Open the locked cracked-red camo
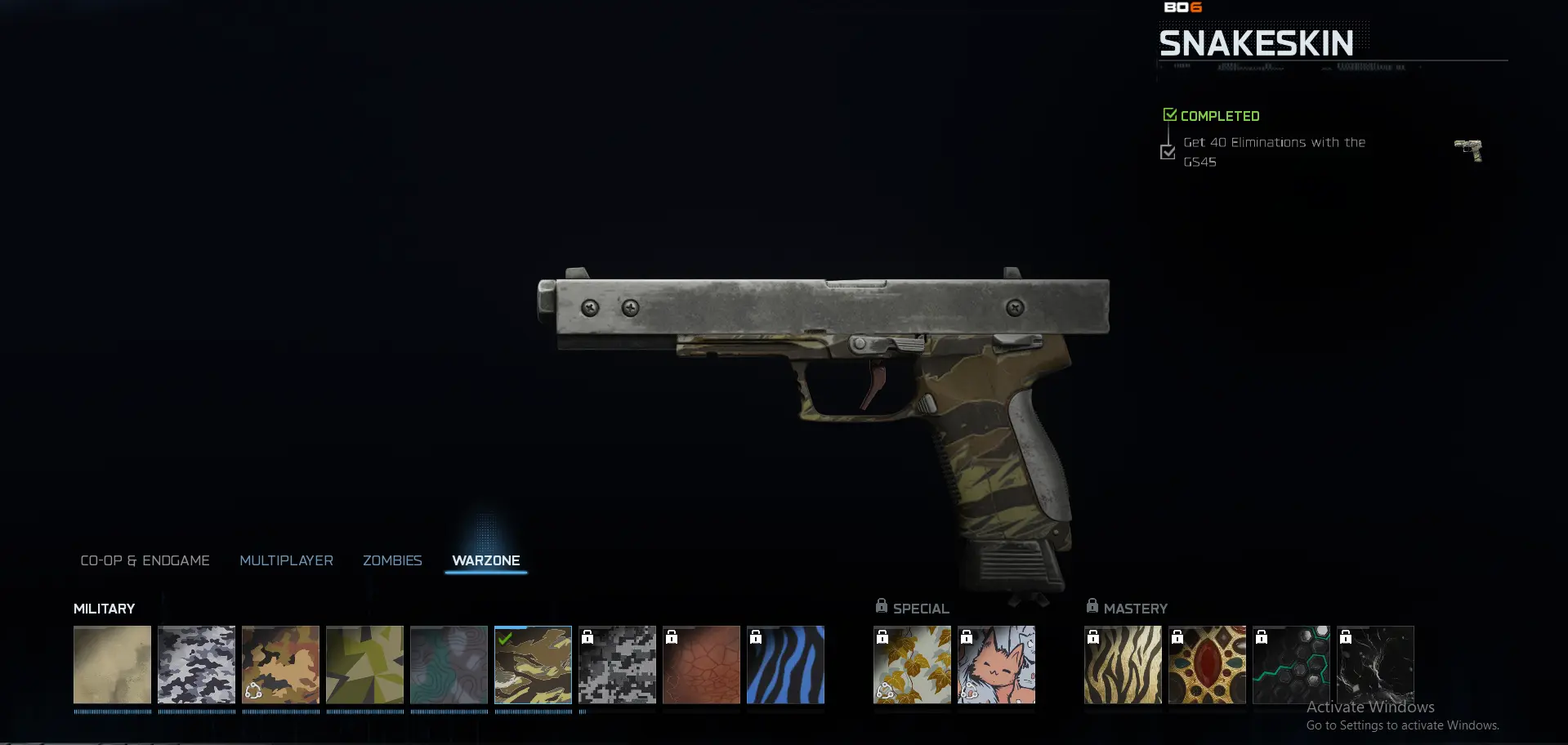This screenshot has width=1568, height=745. point(702,665)
